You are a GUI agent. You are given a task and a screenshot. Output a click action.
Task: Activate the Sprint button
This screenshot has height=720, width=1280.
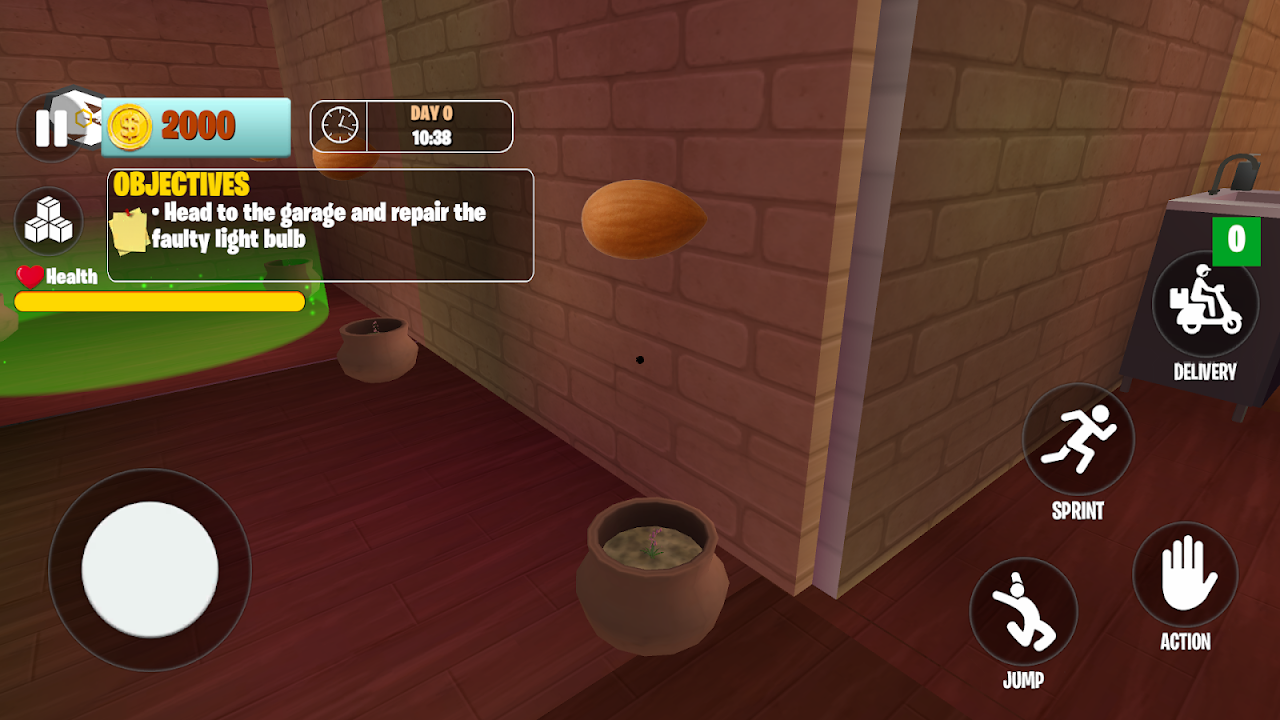[1078, 438]
